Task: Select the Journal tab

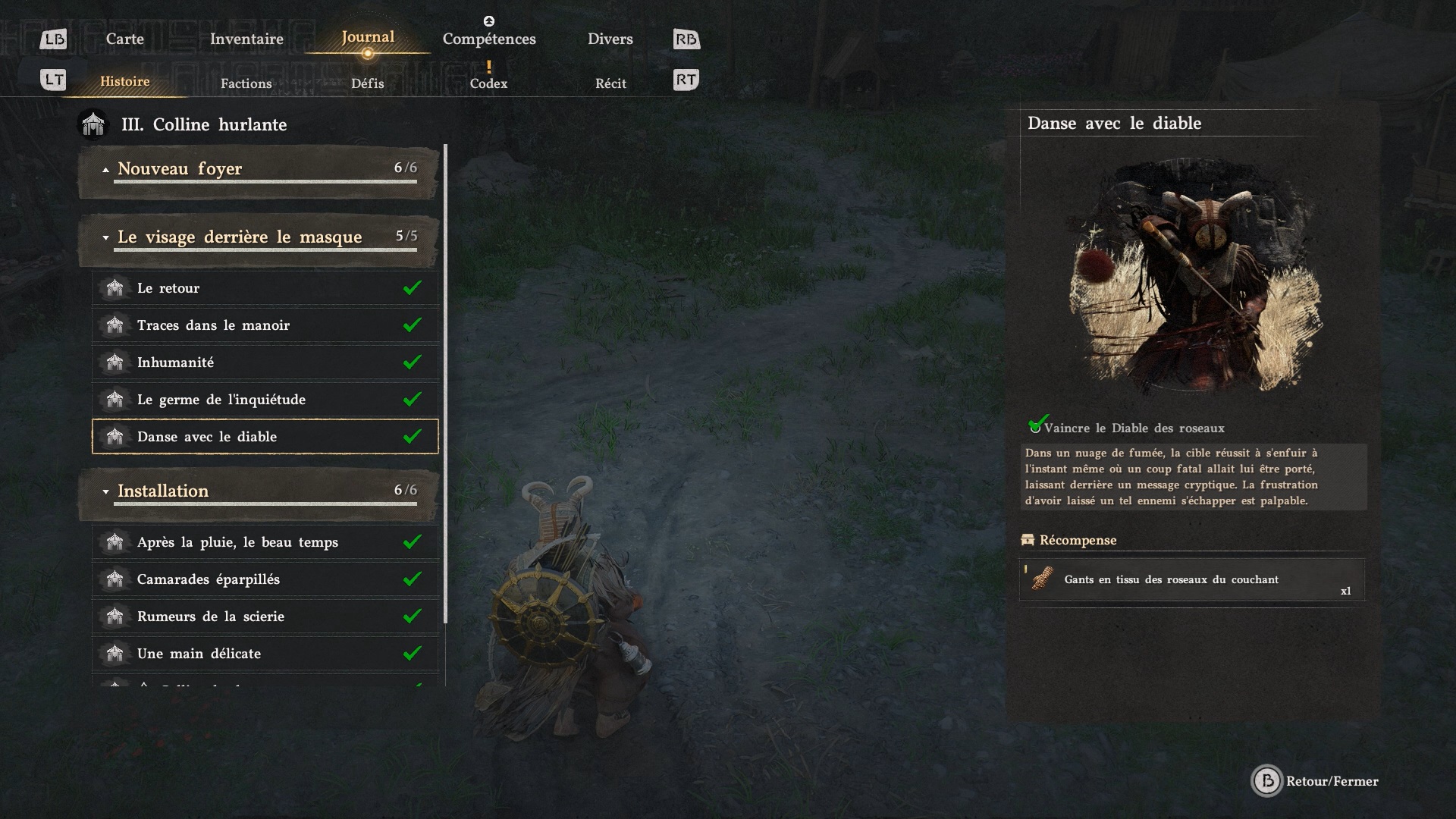Action: point(368,37)
